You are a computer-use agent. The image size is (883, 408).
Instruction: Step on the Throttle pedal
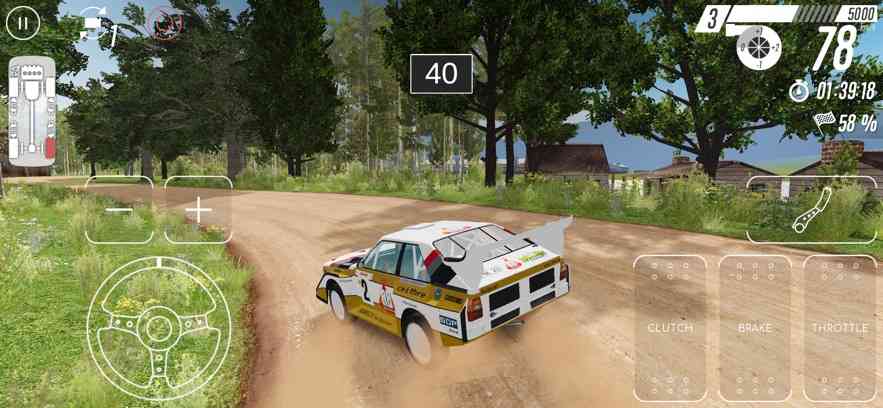(x=839, y=328)
